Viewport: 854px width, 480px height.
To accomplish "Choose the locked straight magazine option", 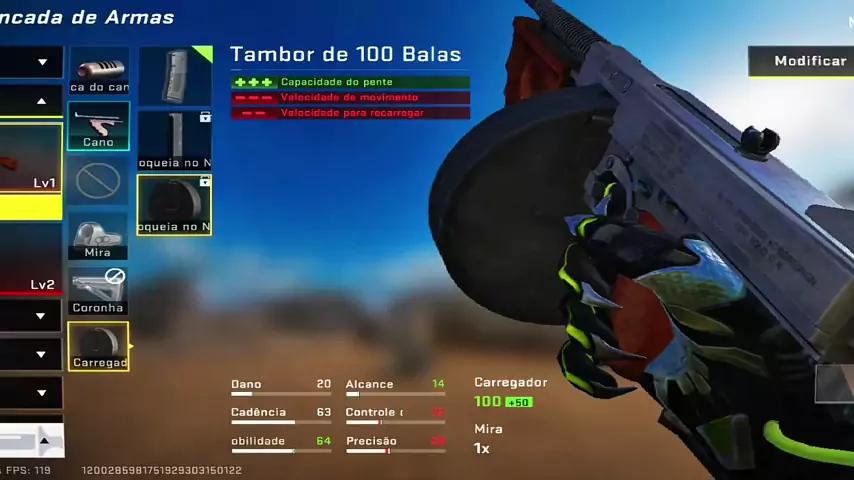I will [175, 140].
